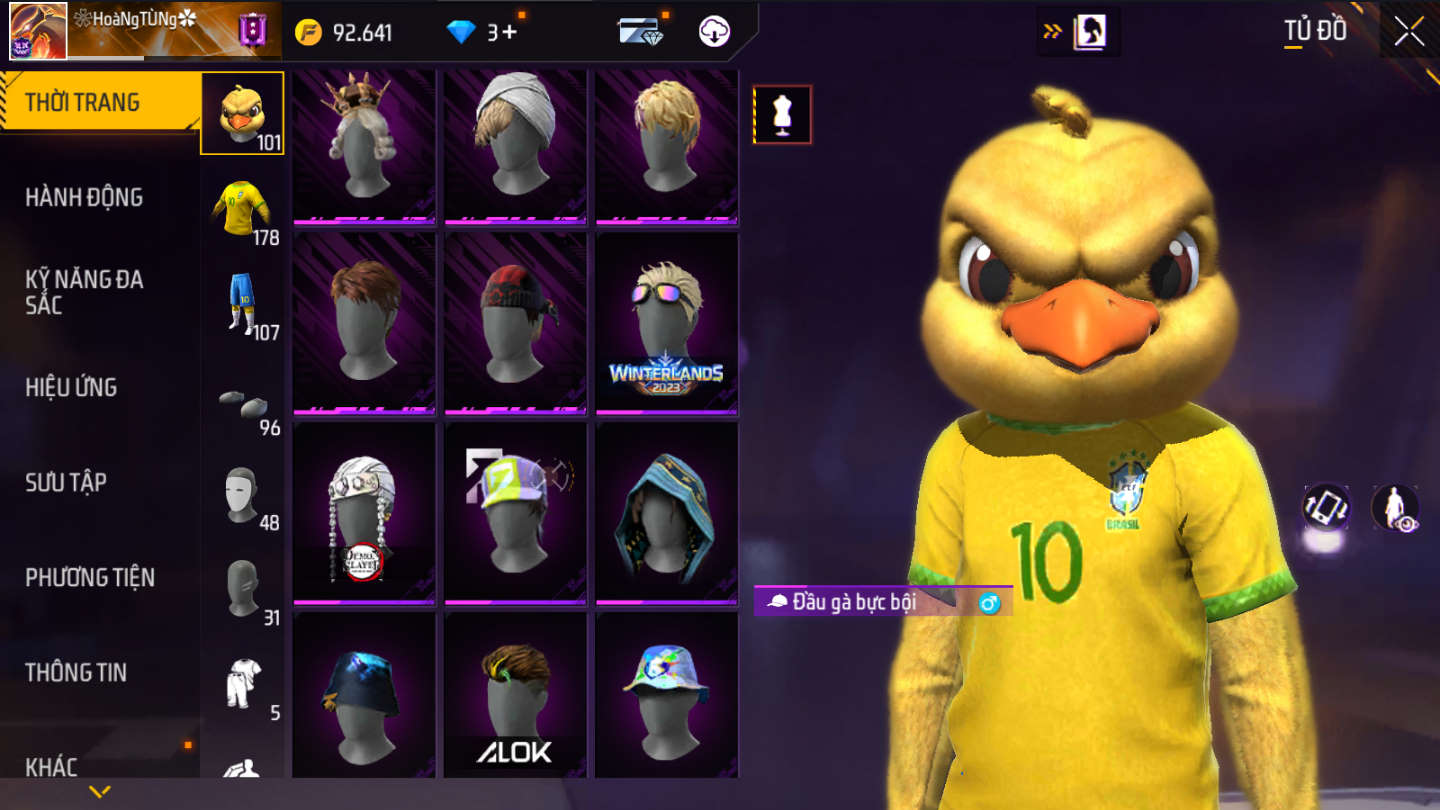The width and height of the screenshot is (1440, 810).
Task: Go to the SƯU TẬP collection
Action: 66,482
